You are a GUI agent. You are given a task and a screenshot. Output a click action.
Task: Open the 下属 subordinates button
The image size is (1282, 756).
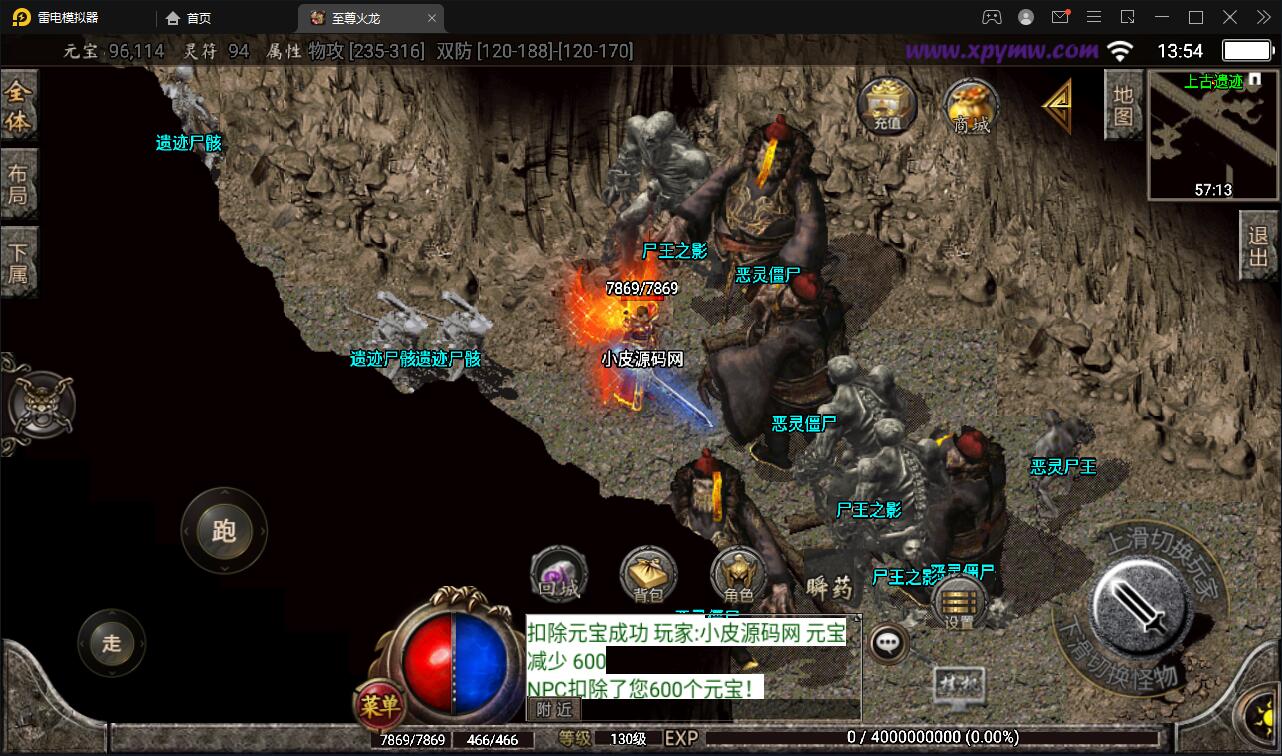coord(19,261)
